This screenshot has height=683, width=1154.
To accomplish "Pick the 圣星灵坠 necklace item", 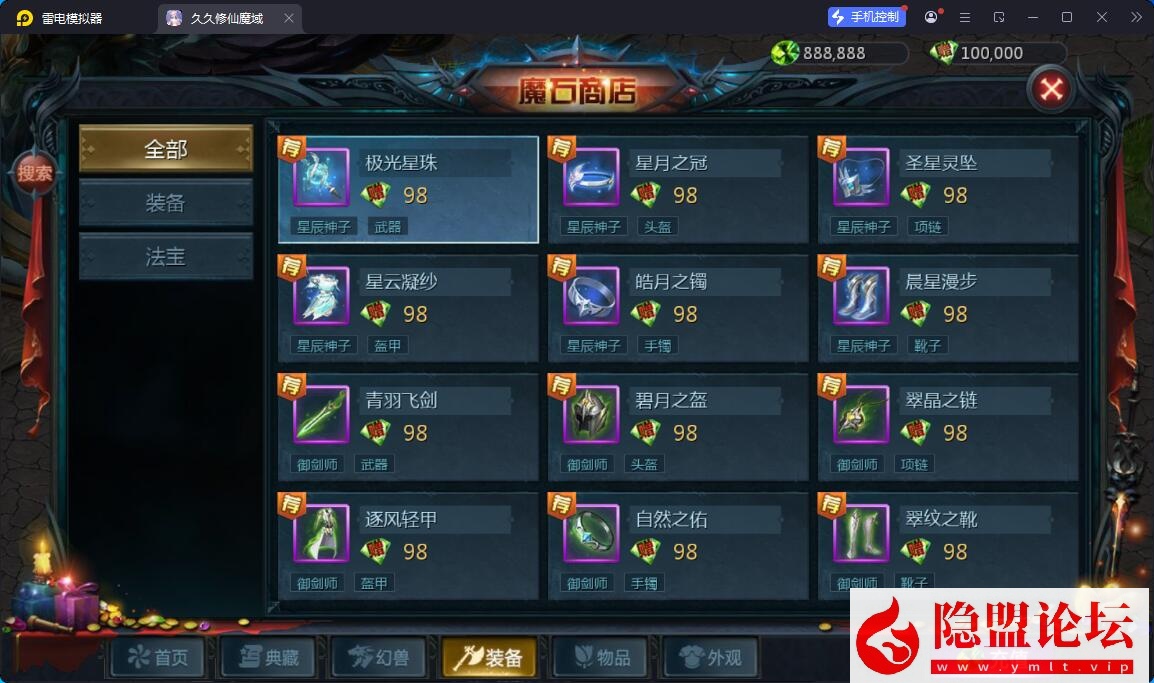I will pos(948,190).
